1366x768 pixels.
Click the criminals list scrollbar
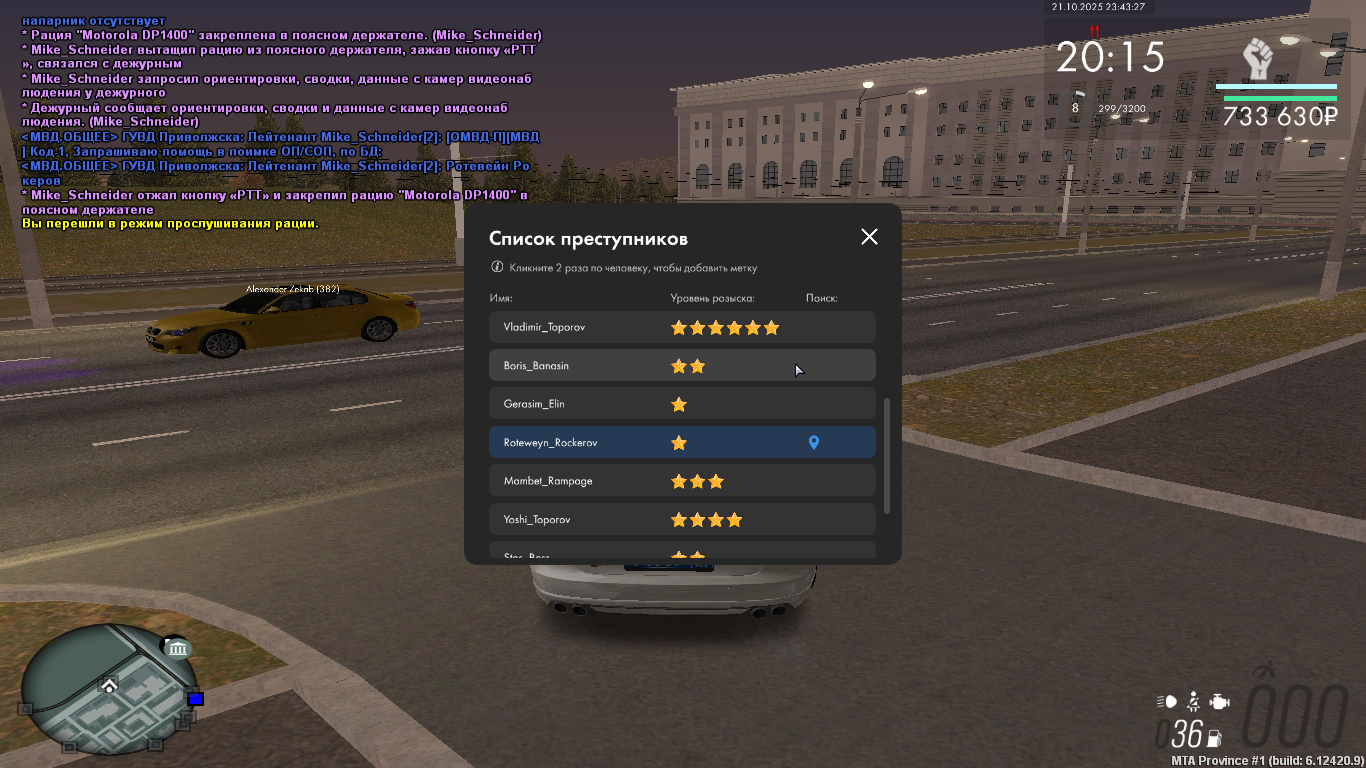tap(886, 455)
